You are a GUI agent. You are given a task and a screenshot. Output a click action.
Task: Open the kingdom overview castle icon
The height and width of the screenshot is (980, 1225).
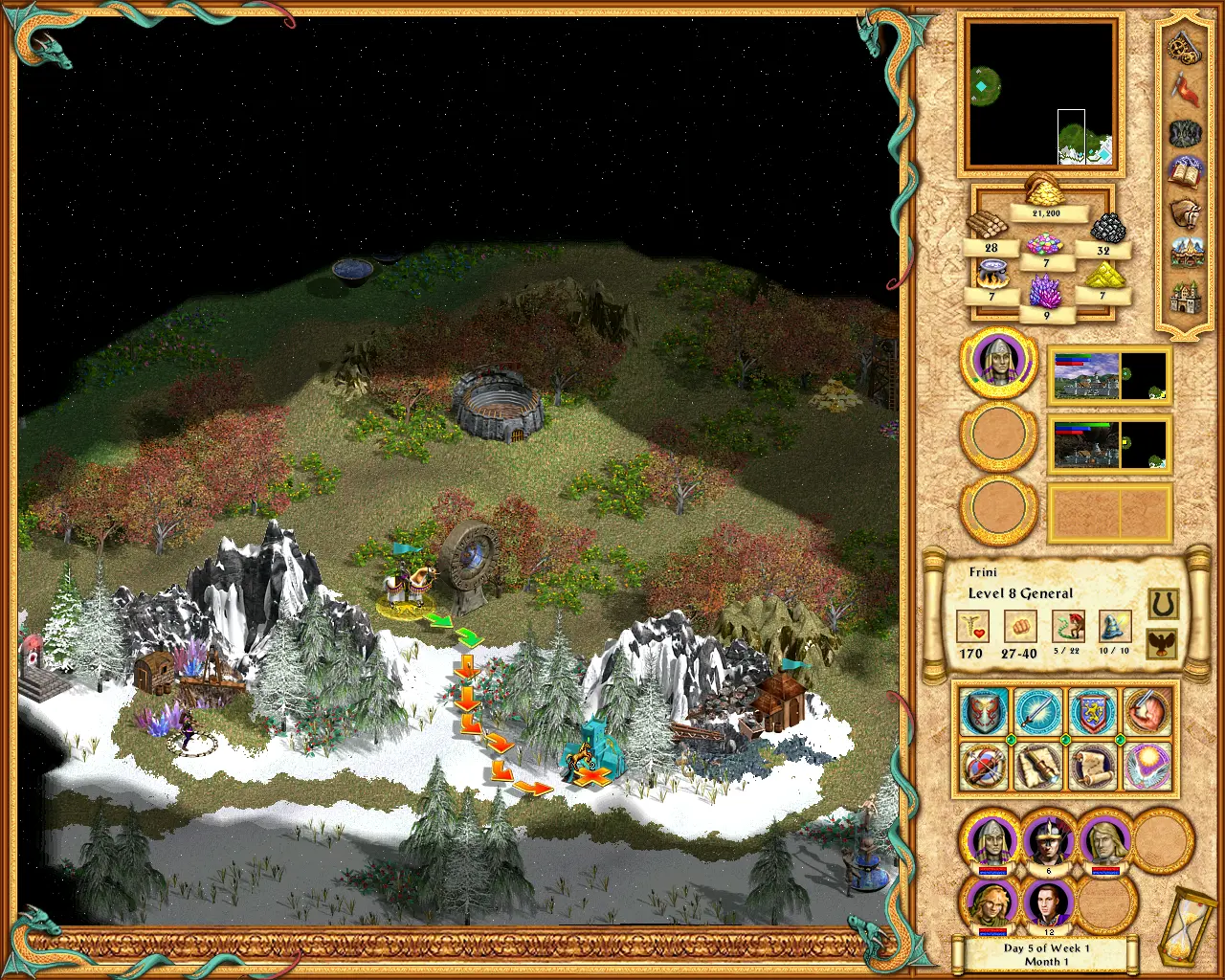[x=1185, y=297]
